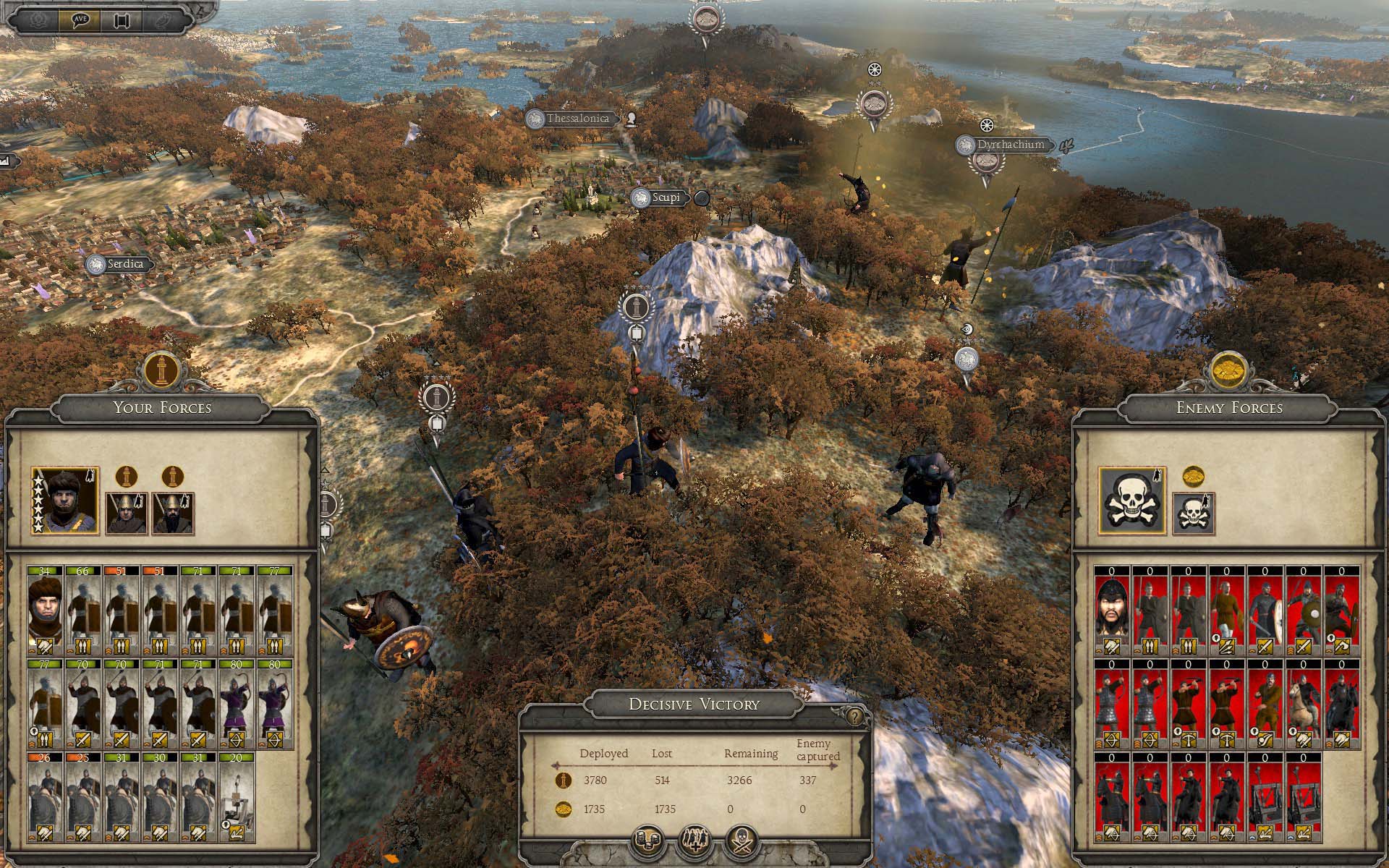Select the enemy large skull commander portrait
The height and width of the screenshot is (868, 1389).
1131,501
